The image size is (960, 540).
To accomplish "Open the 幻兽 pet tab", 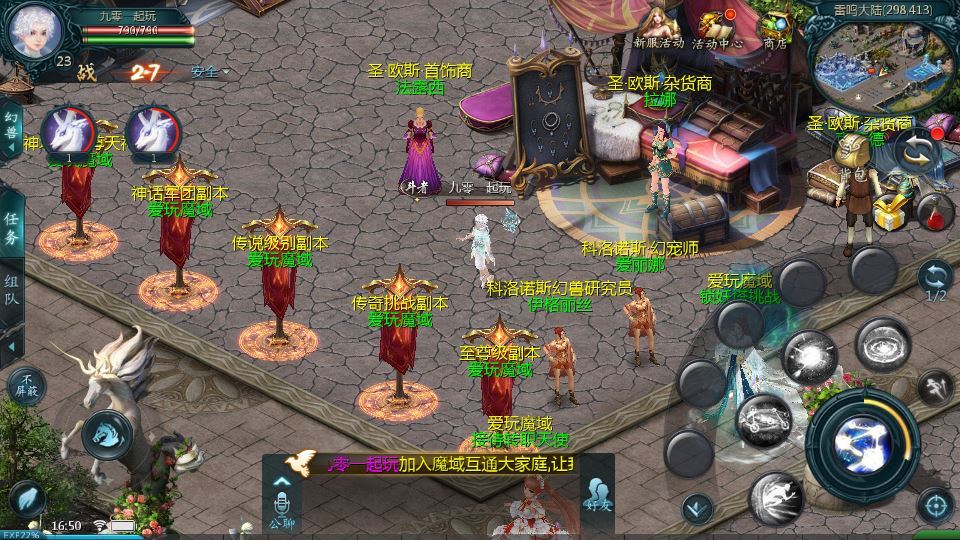I will tap(12, 131).
